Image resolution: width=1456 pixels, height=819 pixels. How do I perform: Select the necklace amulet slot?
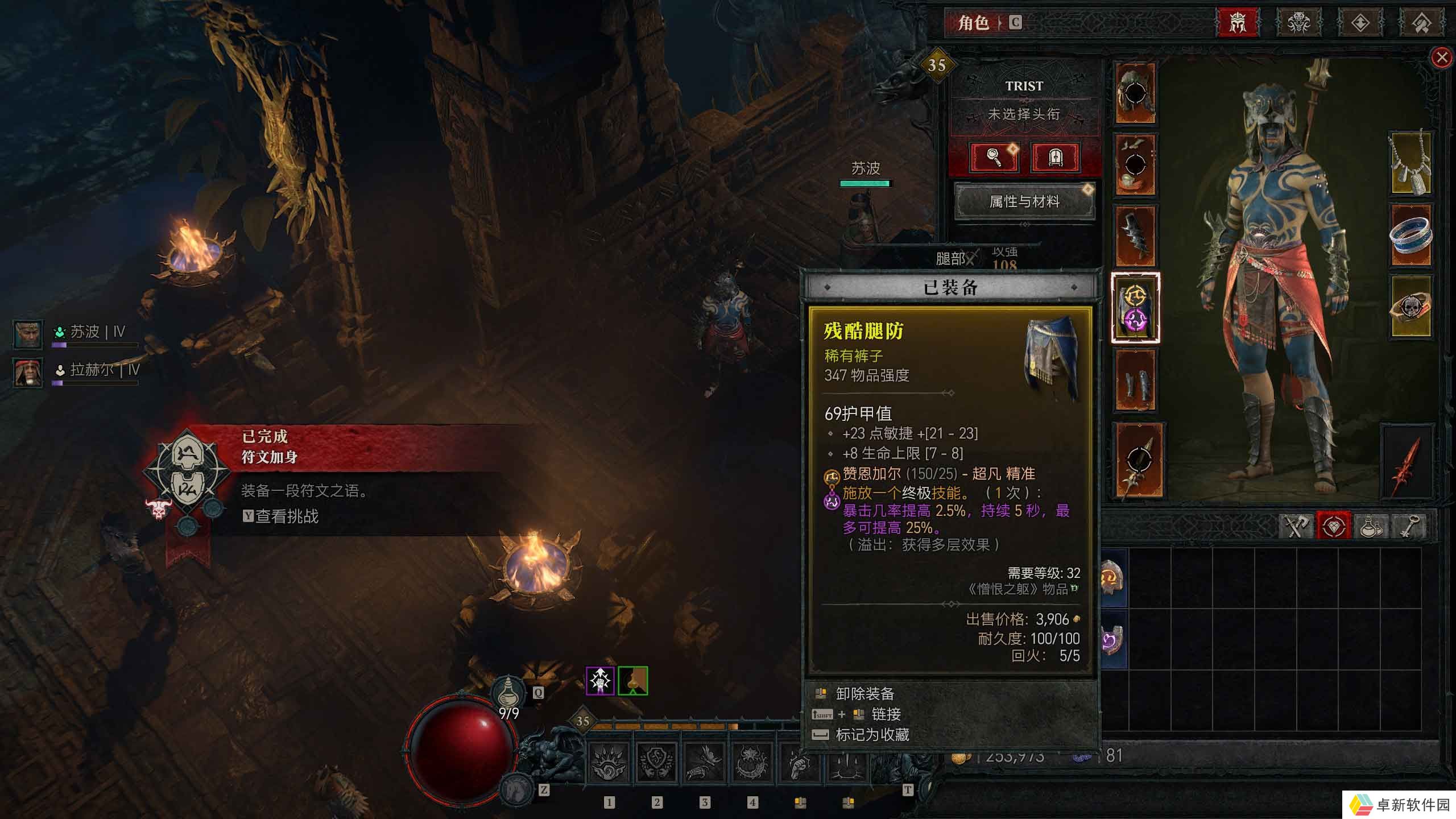[x=1410, y=163]
